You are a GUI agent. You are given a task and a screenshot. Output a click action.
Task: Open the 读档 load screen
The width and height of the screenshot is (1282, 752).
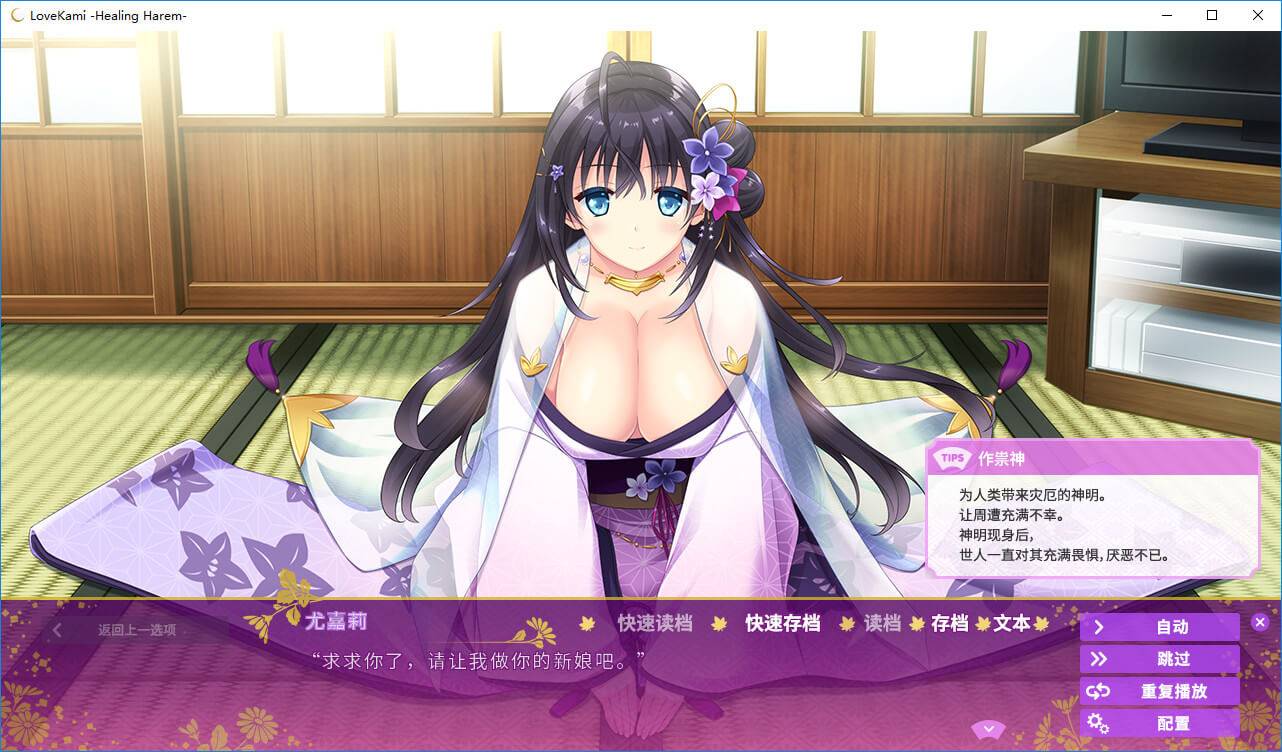coord(882,623)
